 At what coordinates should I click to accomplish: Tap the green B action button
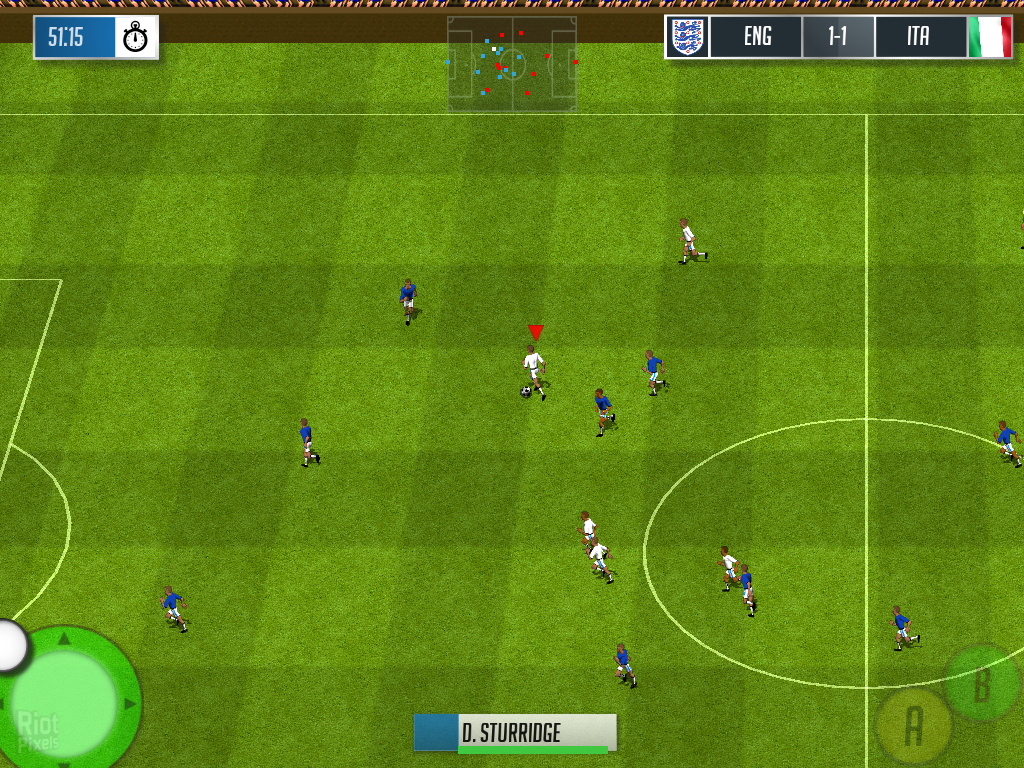(x=982, y=683)
